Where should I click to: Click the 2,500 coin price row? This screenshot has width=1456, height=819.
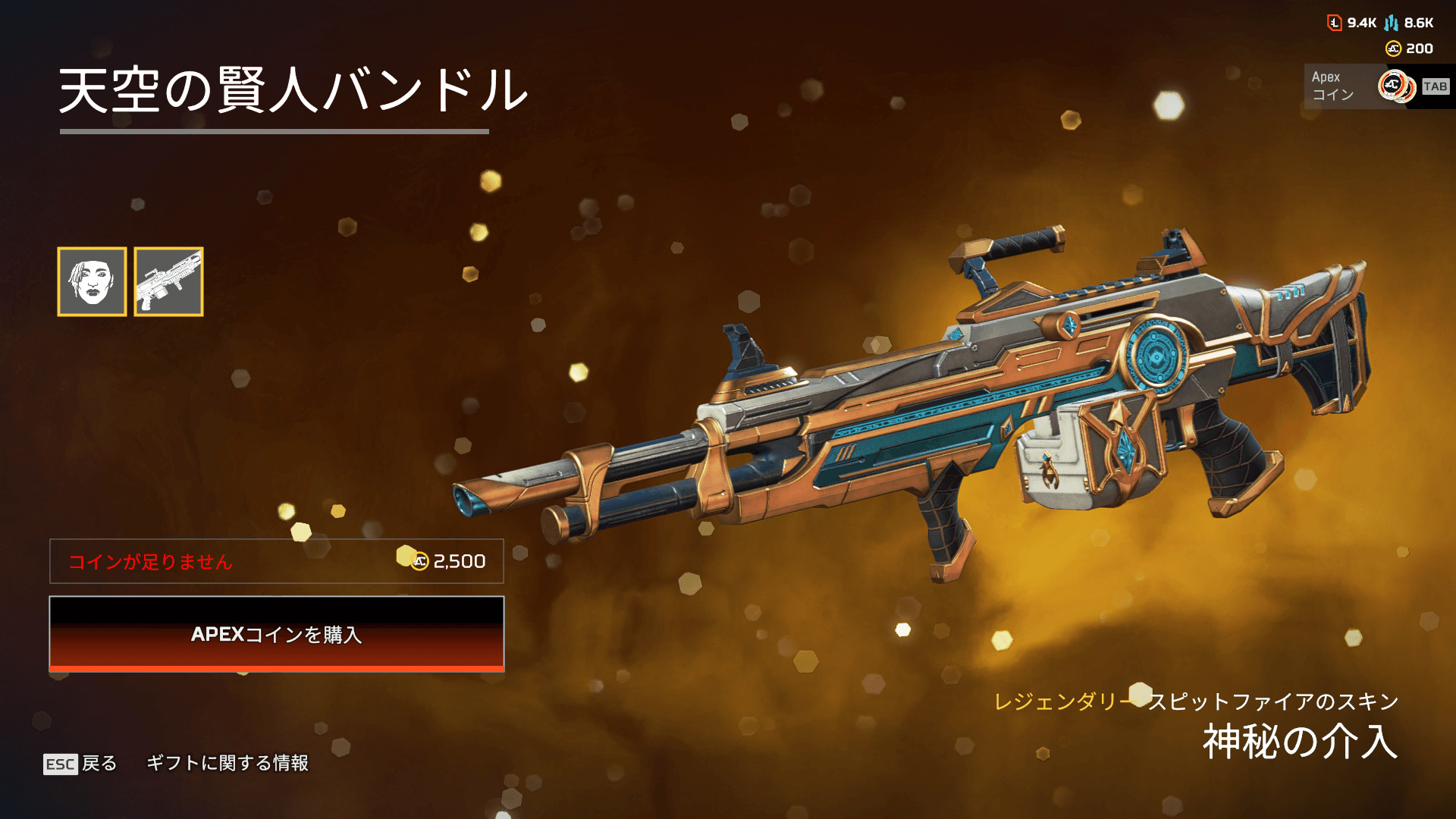[277, 561]
